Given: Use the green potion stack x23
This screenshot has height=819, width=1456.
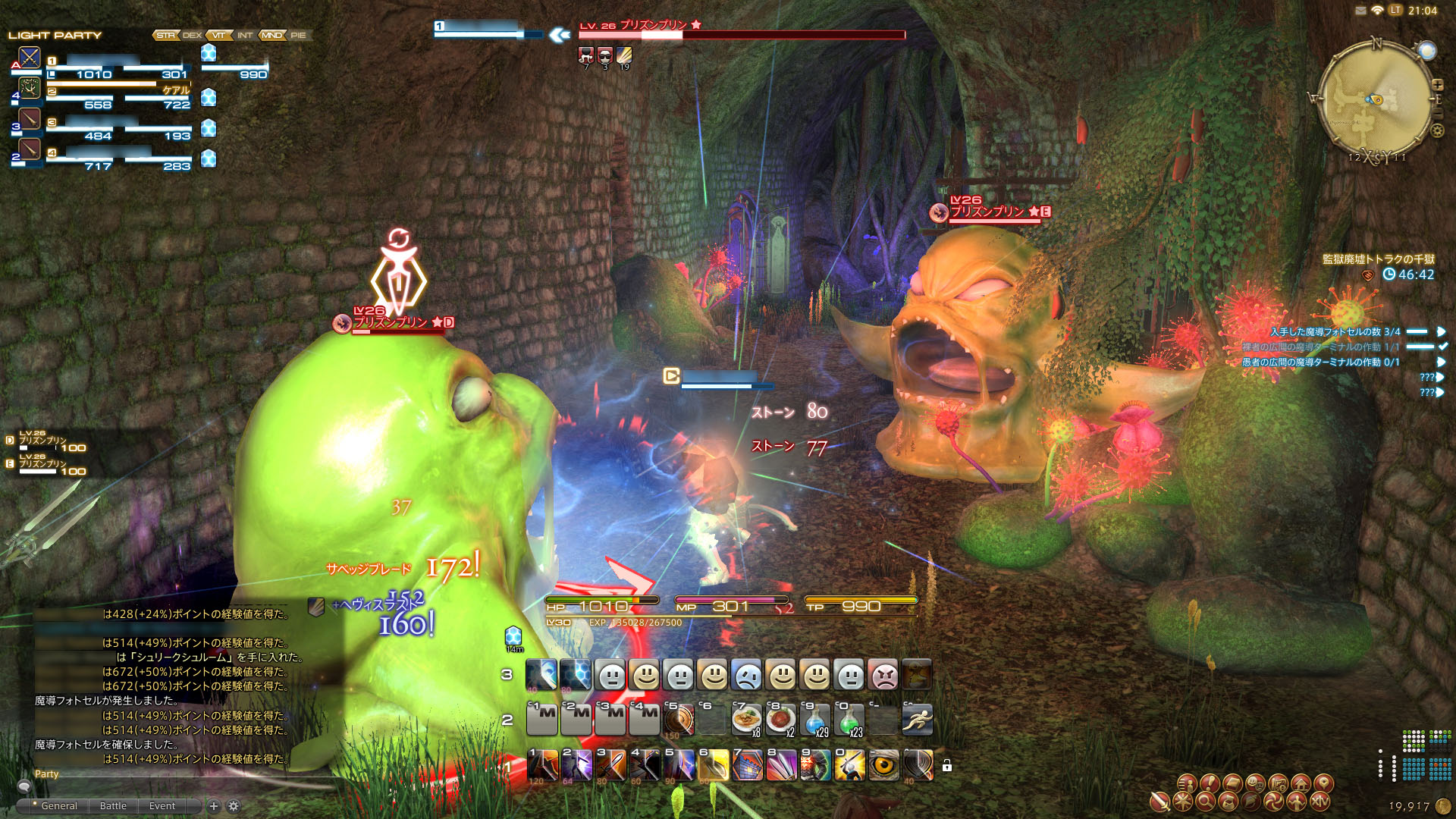Looking at the screenshot, I should coord(849,720).
